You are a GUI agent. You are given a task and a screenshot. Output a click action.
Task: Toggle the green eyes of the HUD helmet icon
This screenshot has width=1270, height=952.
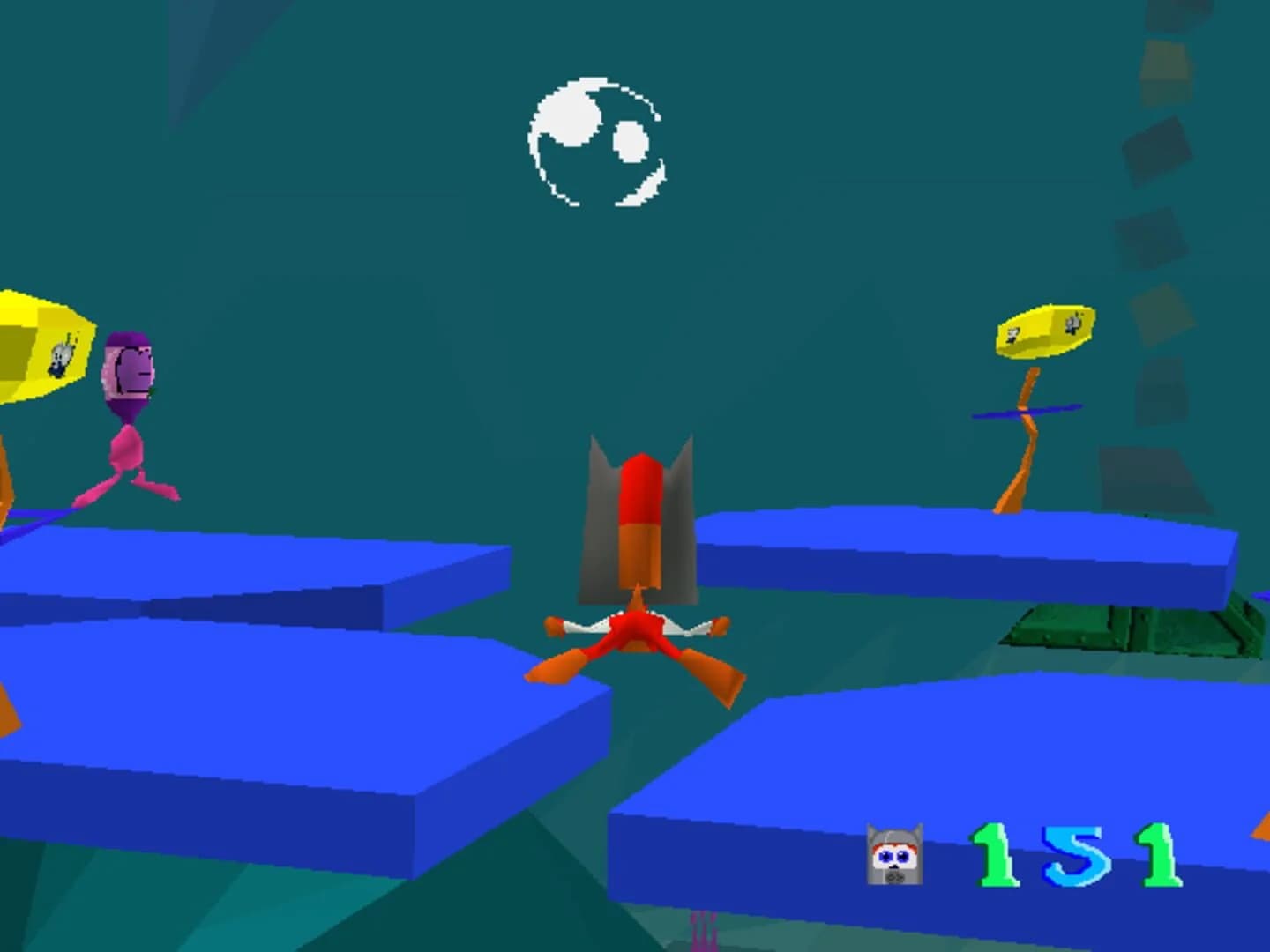[x=893, y=853]
